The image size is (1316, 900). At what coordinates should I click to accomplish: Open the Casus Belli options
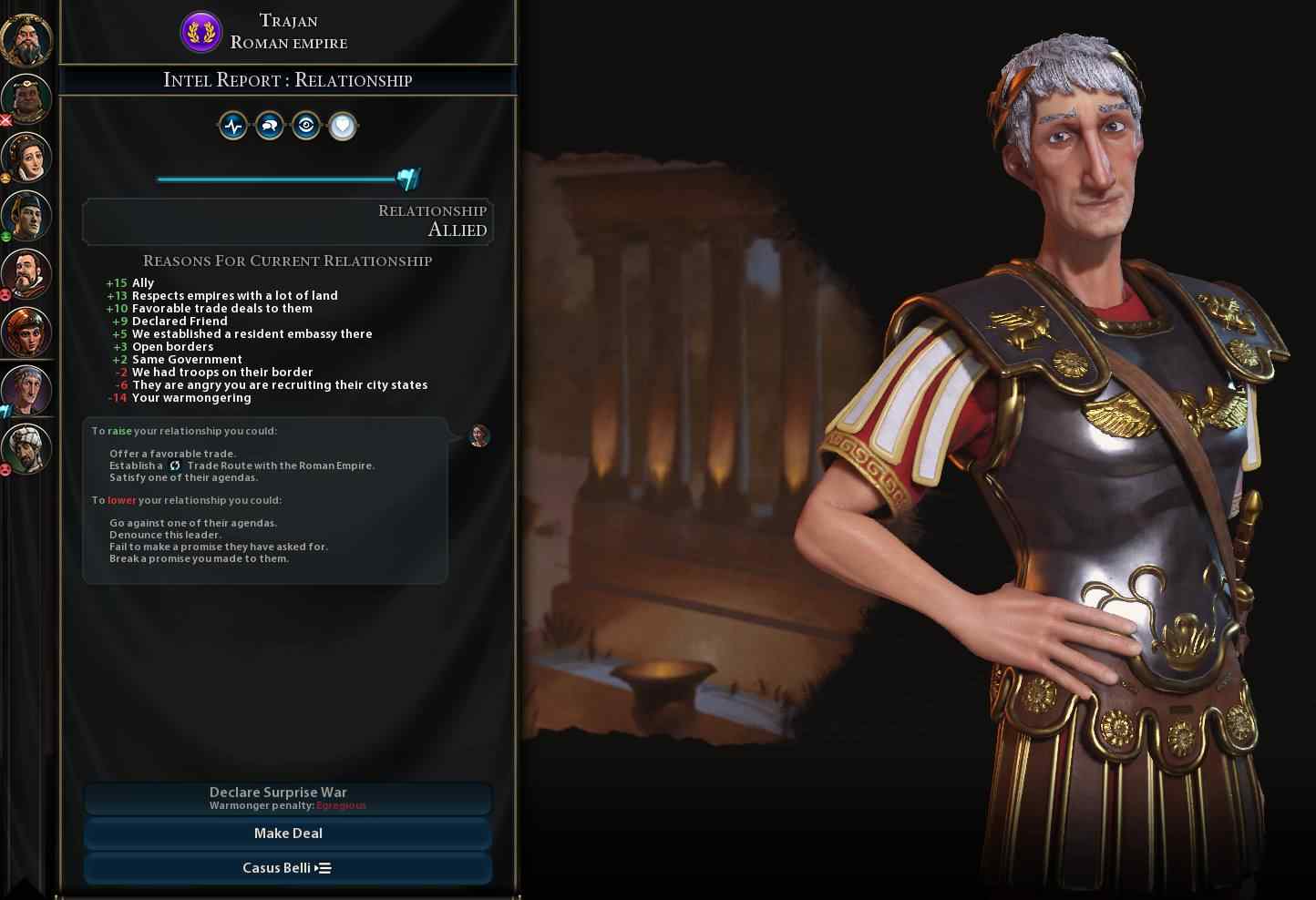pos(287,867)
